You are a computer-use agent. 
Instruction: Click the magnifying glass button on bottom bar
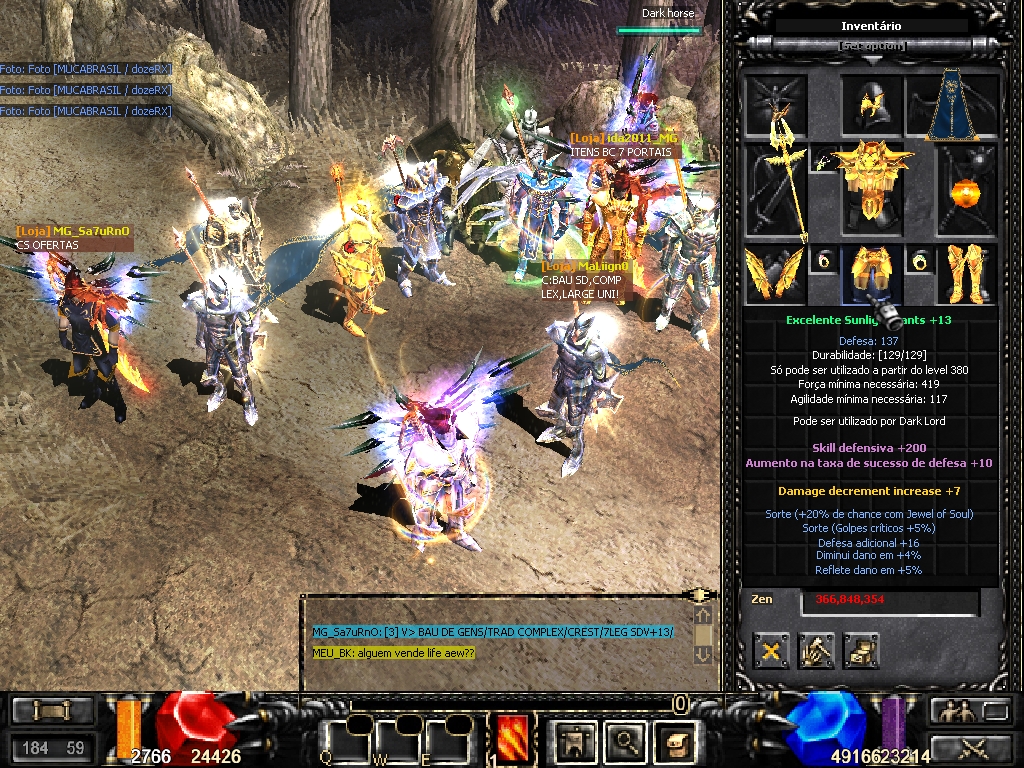627,740
